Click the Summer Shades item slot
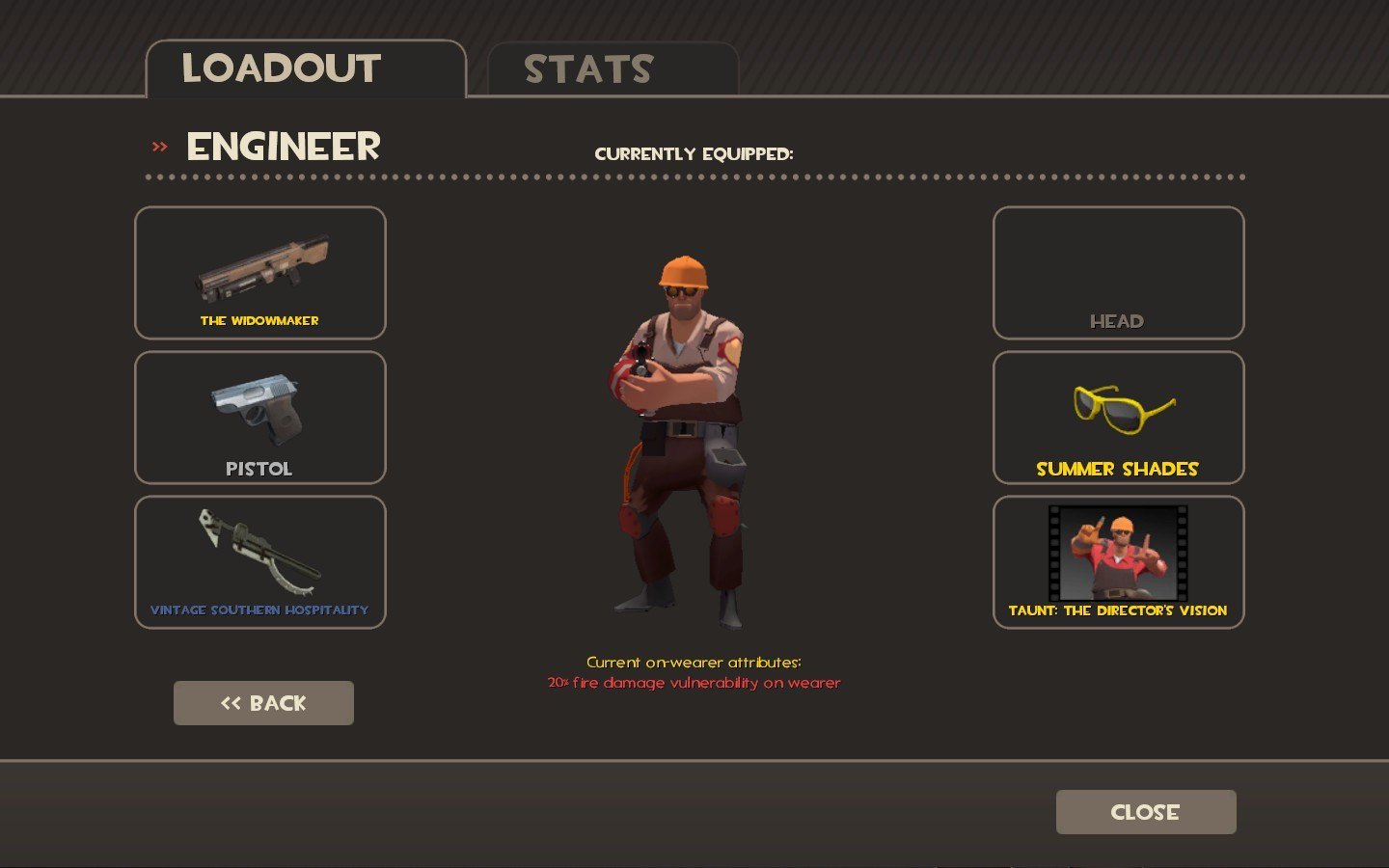 [x=1118, y=418]
